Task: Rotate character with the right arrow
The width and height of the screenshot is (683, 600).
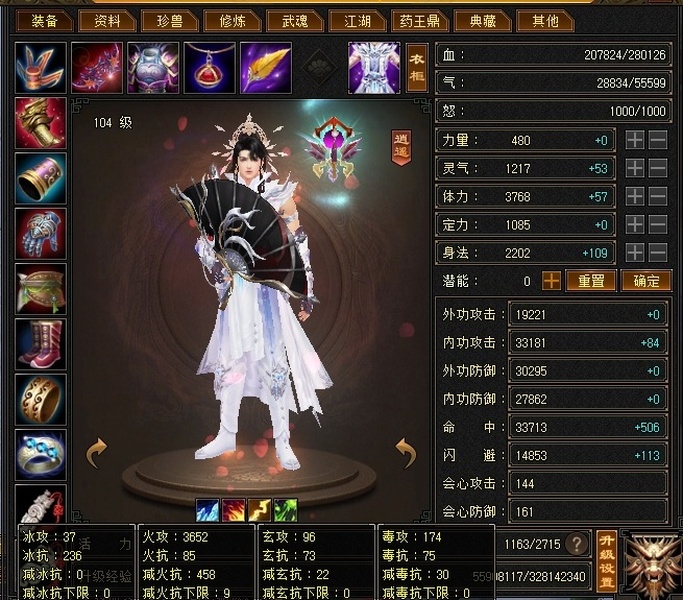Action: click(x=405, y=453)
